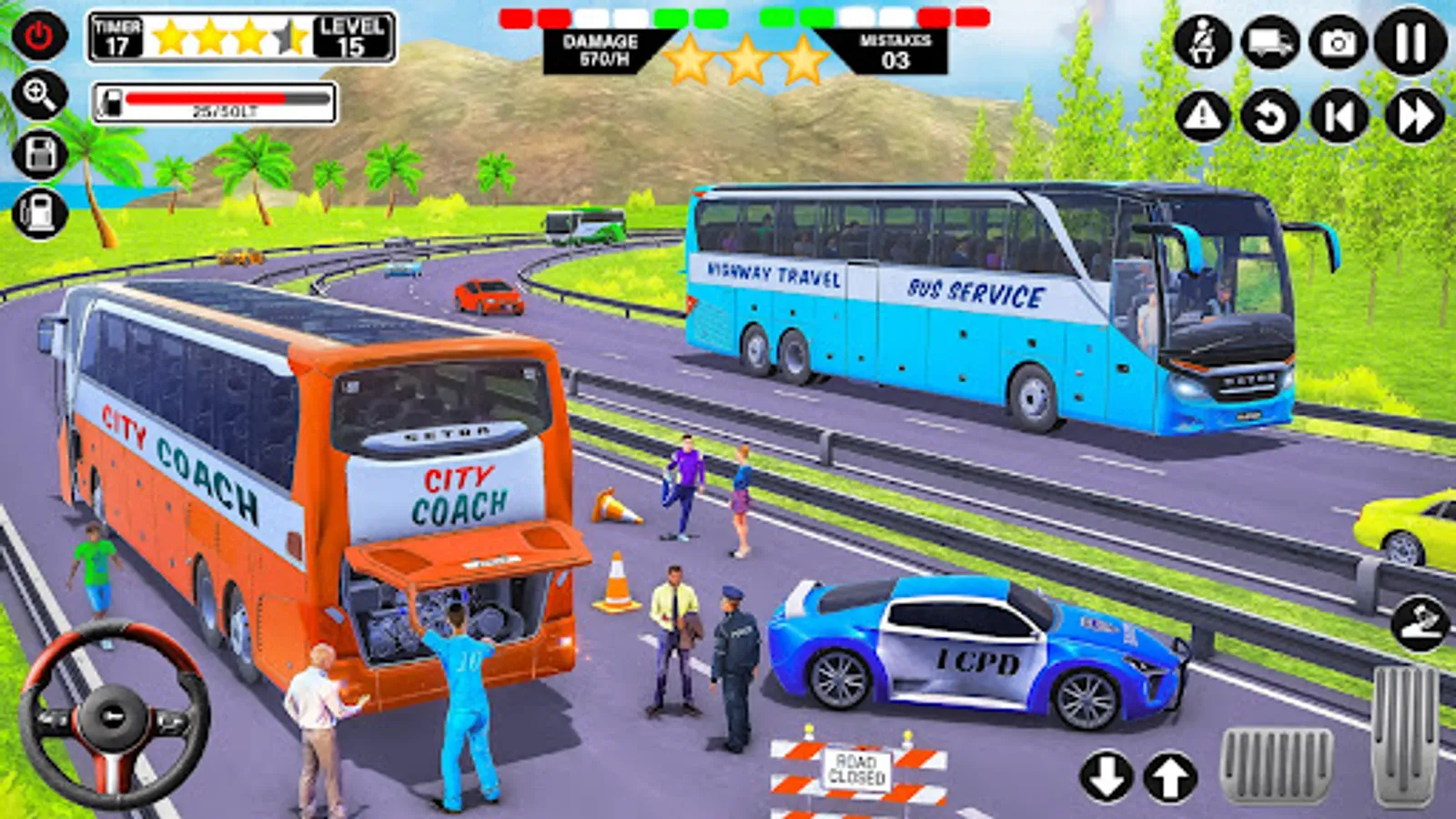Viewport: 1456px width, 819px height.
Task: Shift gear down with the down arrow
Action: point(1106,778)
